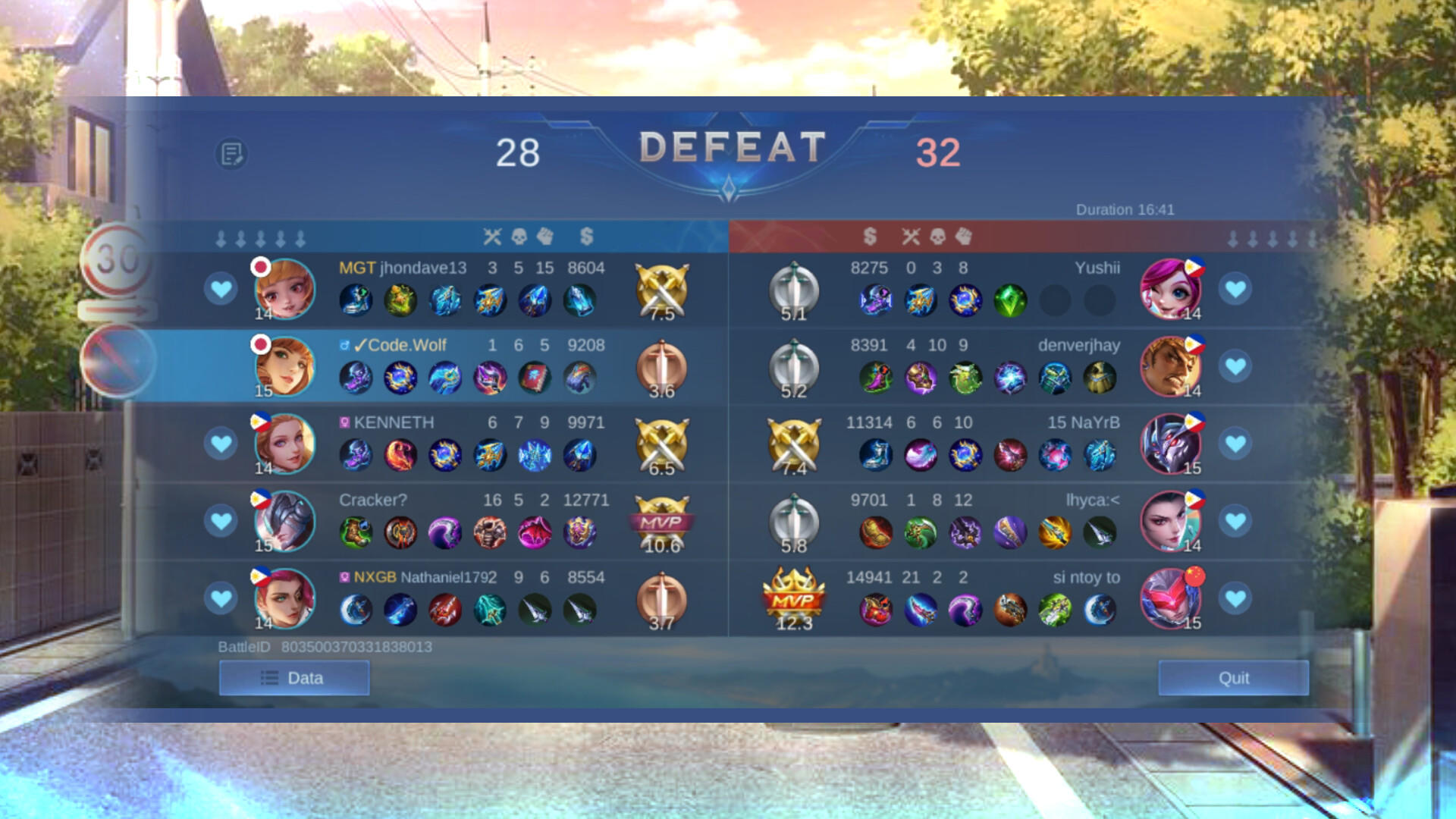This screenshot has height=819, width=1456.
Task: Click Code.Wolf's bronze medal icon
Action: (x=662, y=366)
